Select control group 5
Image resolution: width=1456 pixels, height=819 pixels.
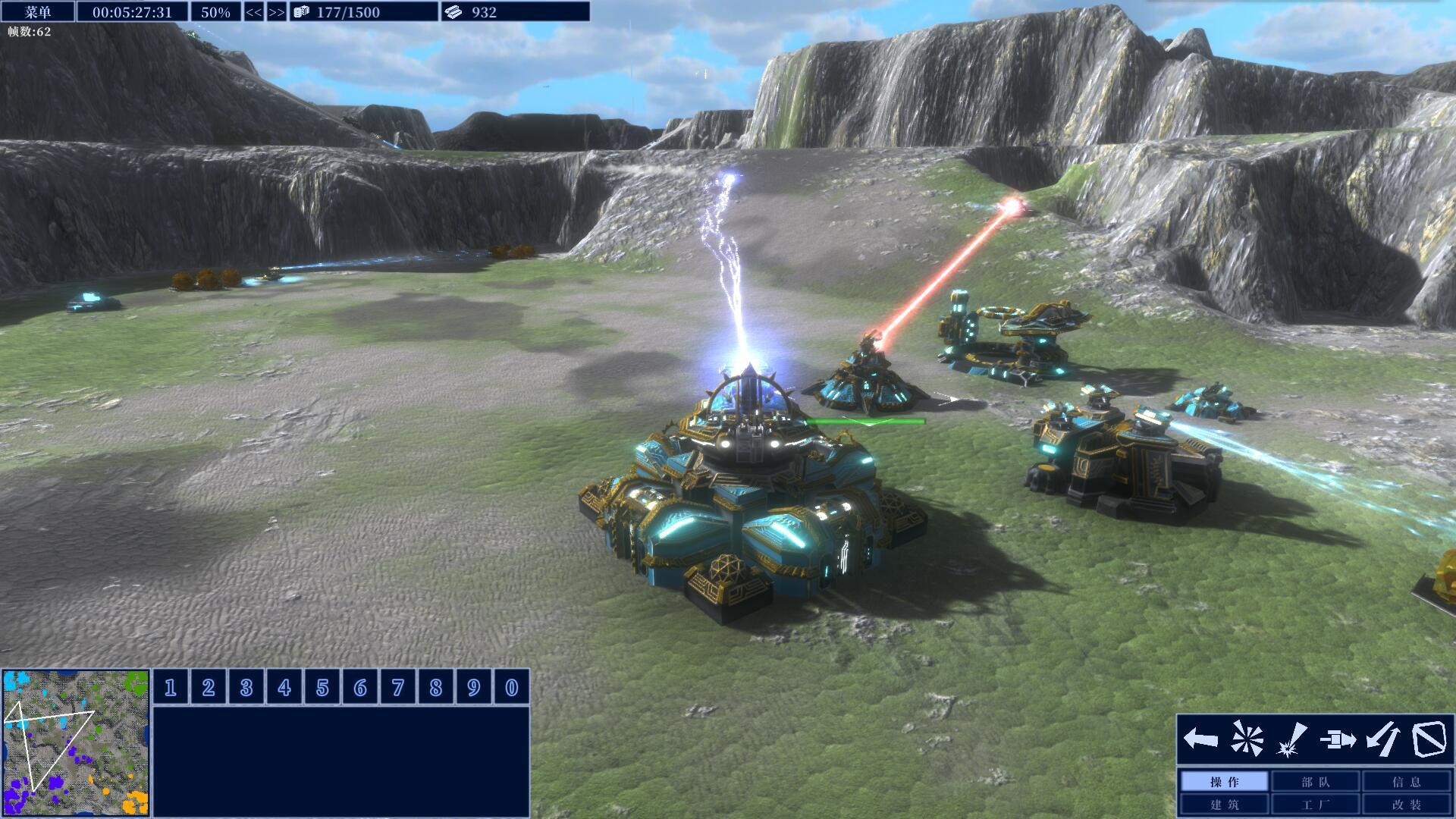click(x=322, y=687)
